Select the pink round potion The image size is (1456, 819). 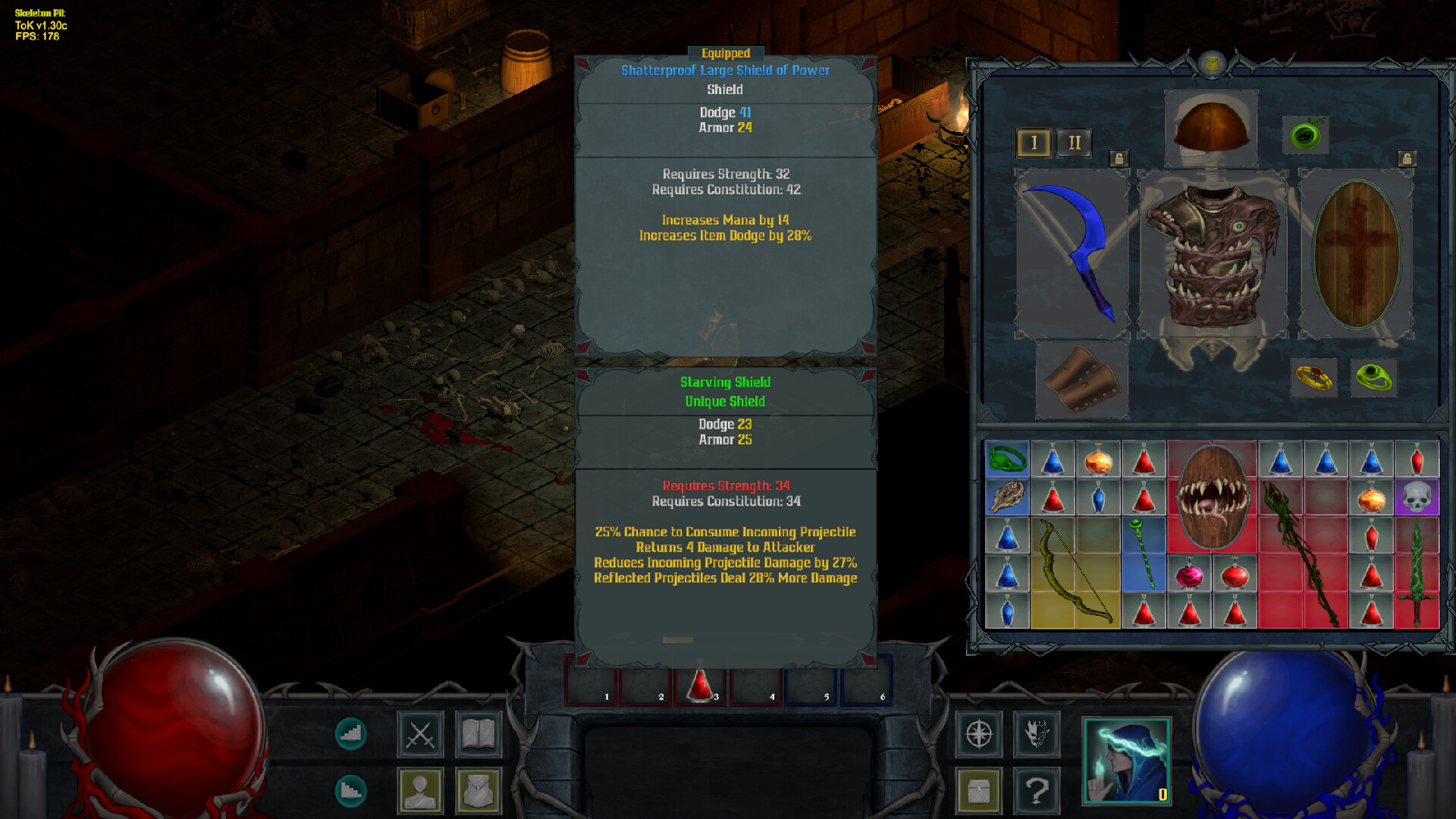(x=1189, y=575)
